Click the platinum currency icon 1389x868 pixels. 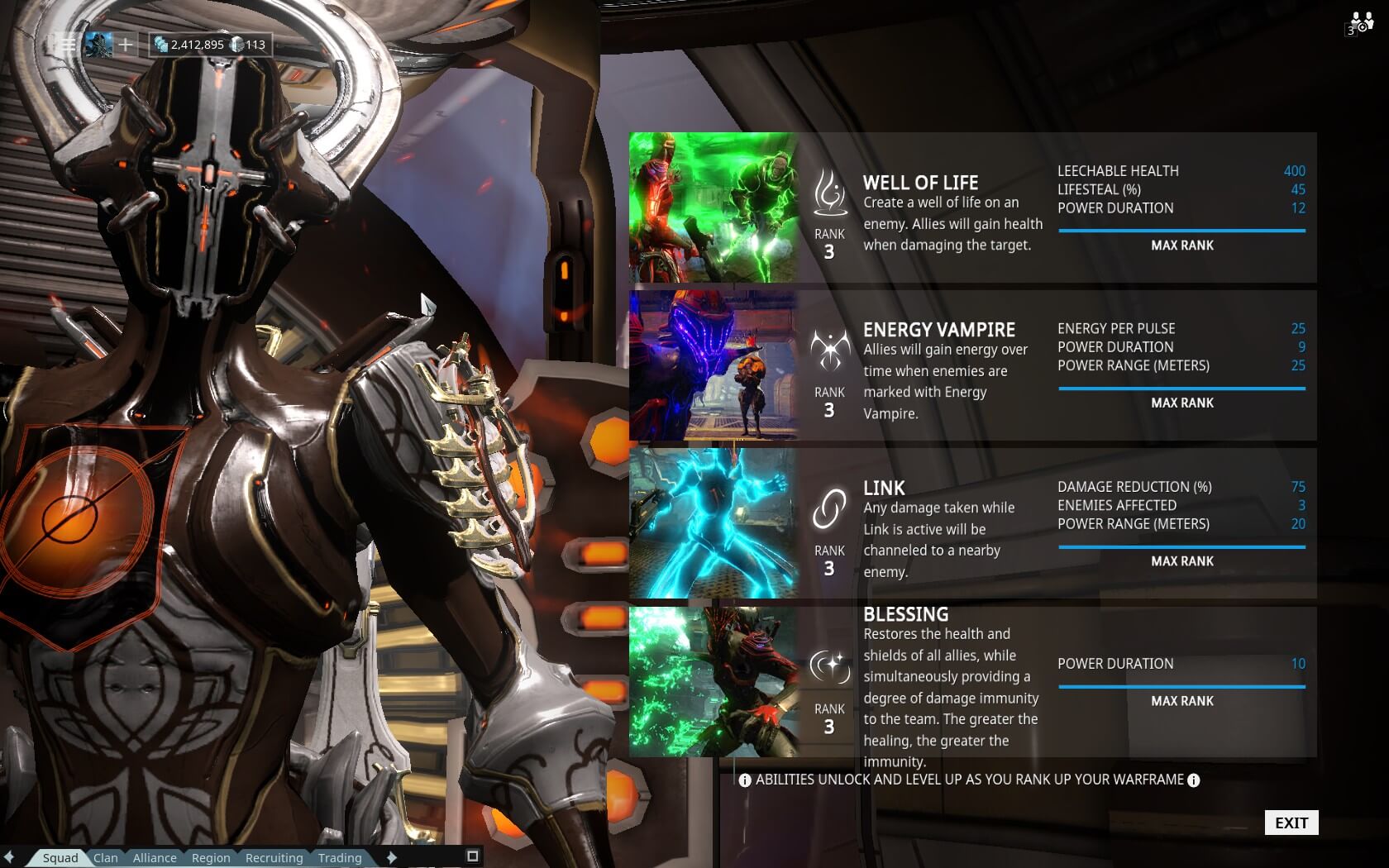[x=236, y=43]
